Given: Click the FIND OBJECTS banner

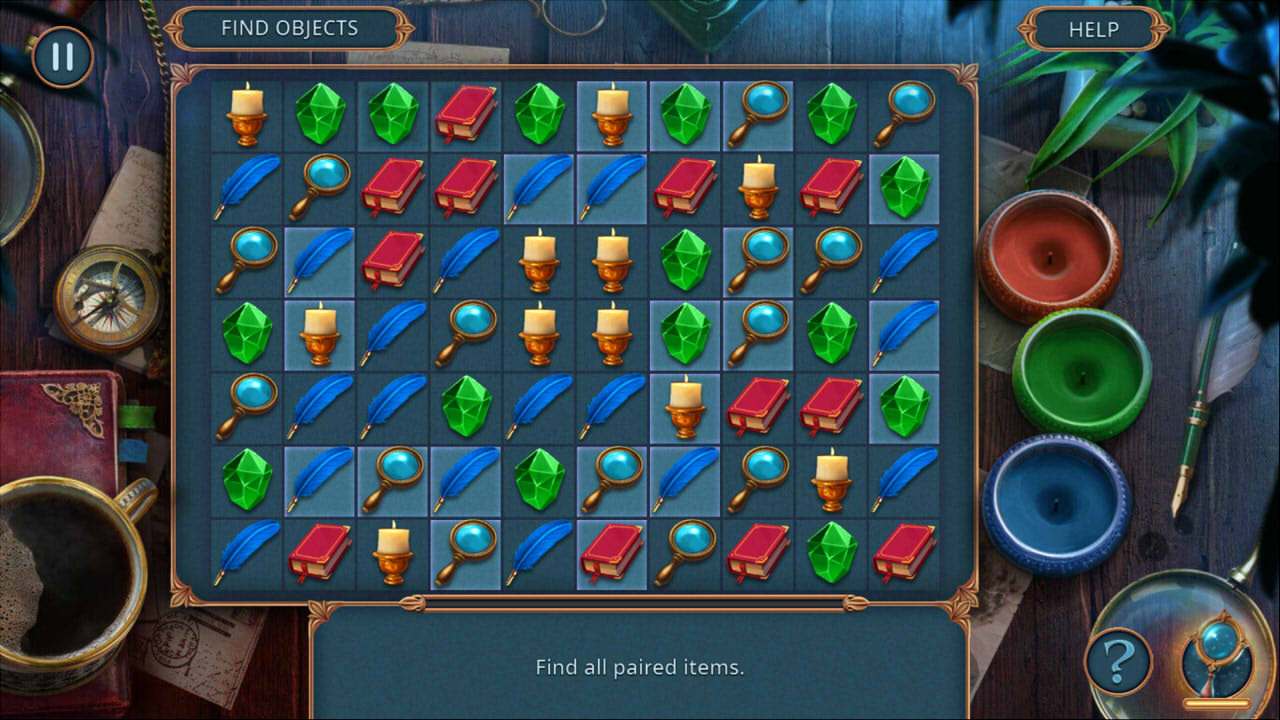Looking at the screenshot, I should tap(290, 29).
